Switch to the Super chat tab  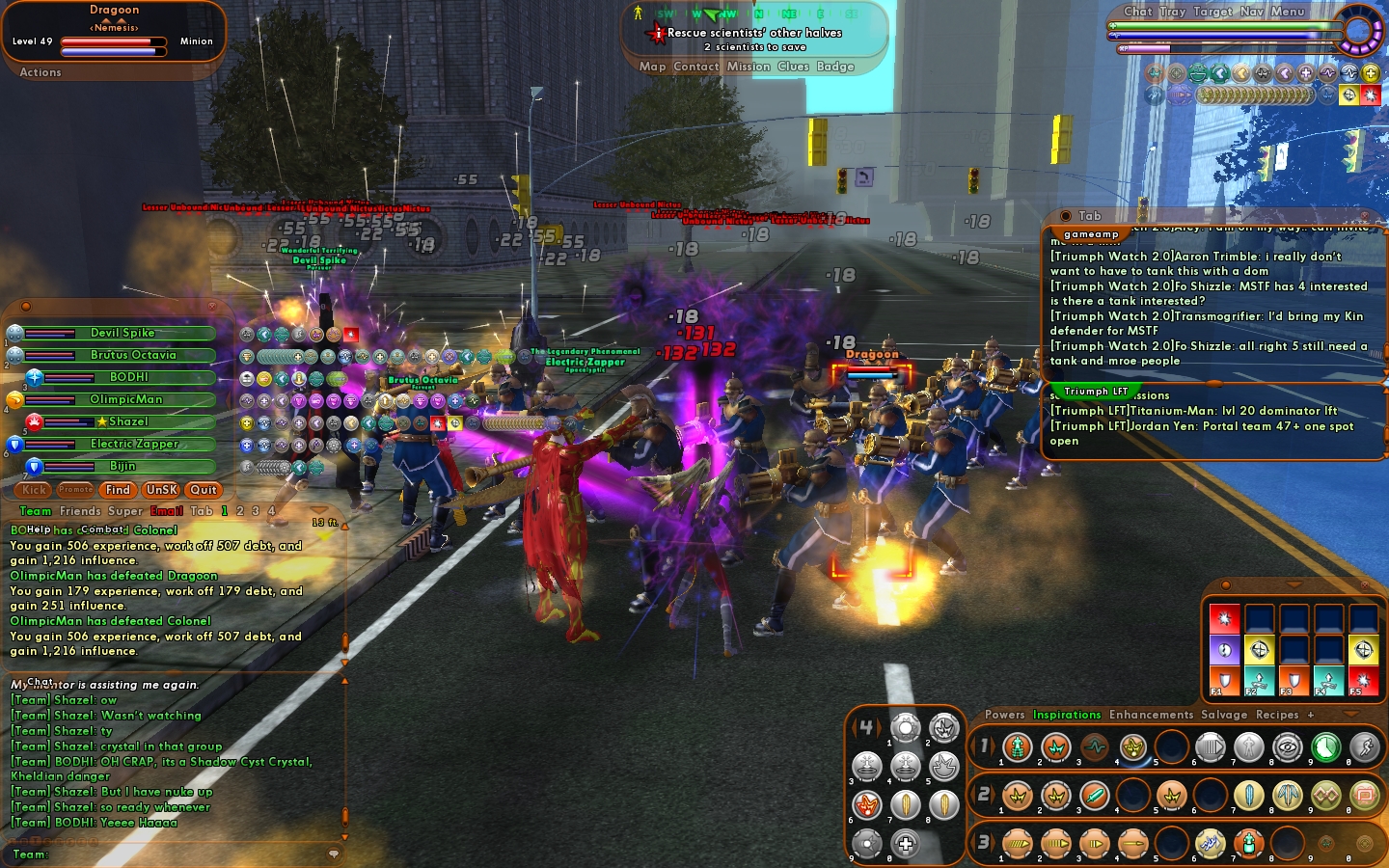point(125,511)
